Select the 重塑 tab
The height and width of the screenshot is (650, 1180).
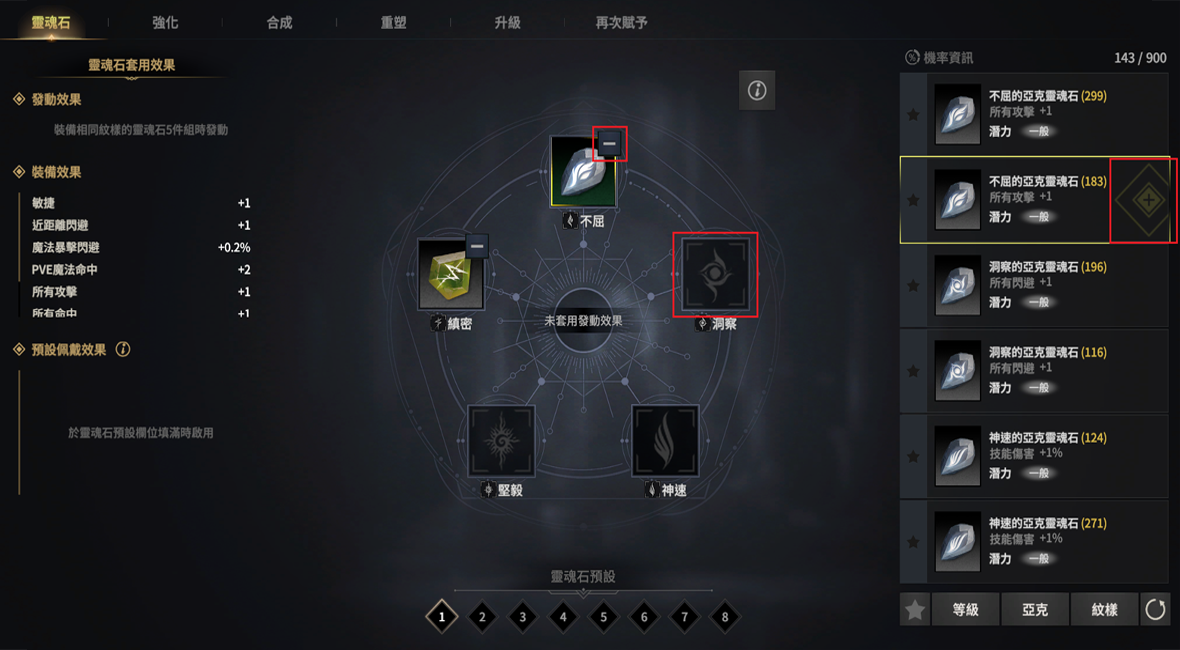coord(393,22)
